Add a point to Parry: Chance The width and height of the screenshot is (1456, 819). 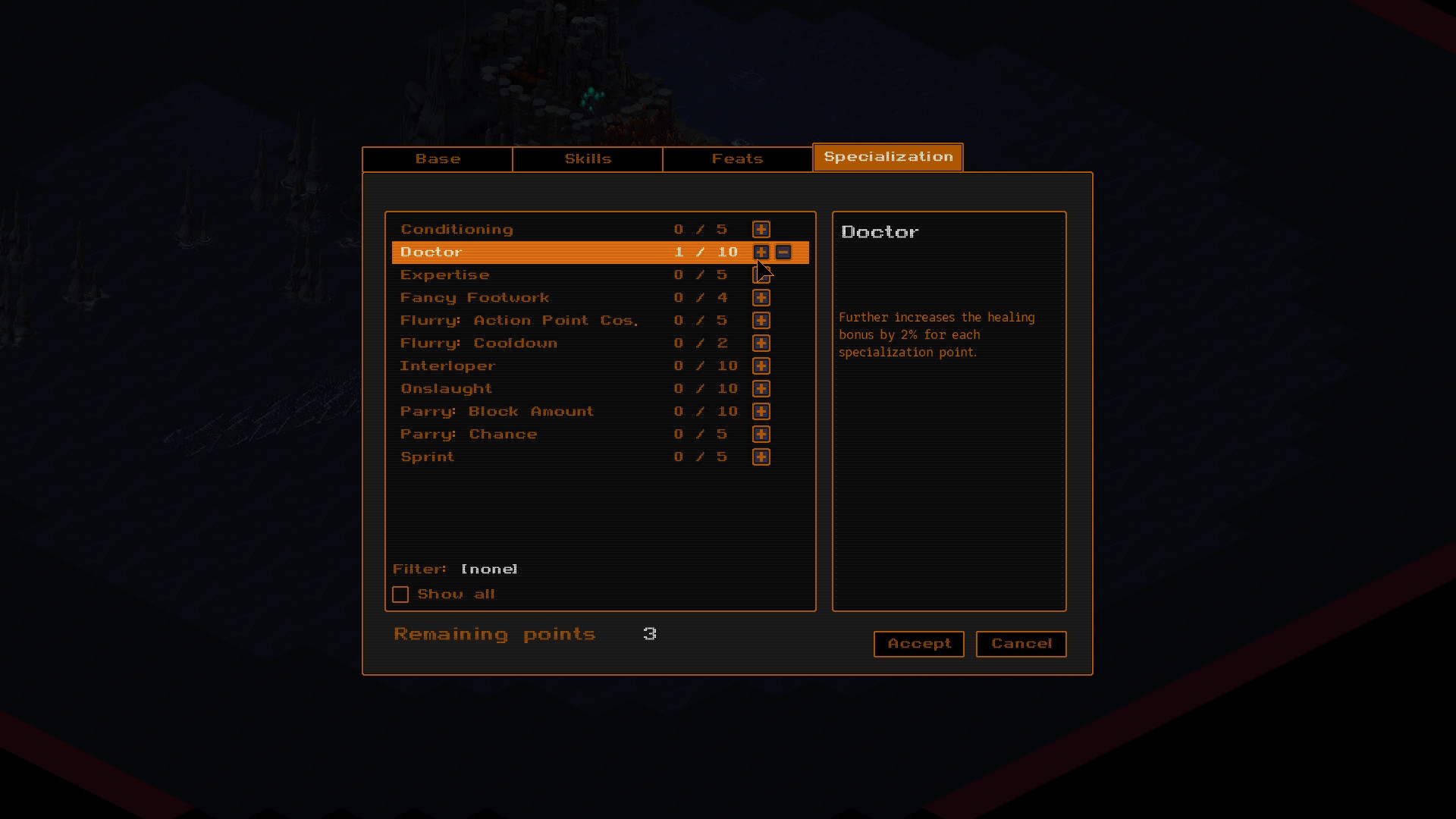761,434
